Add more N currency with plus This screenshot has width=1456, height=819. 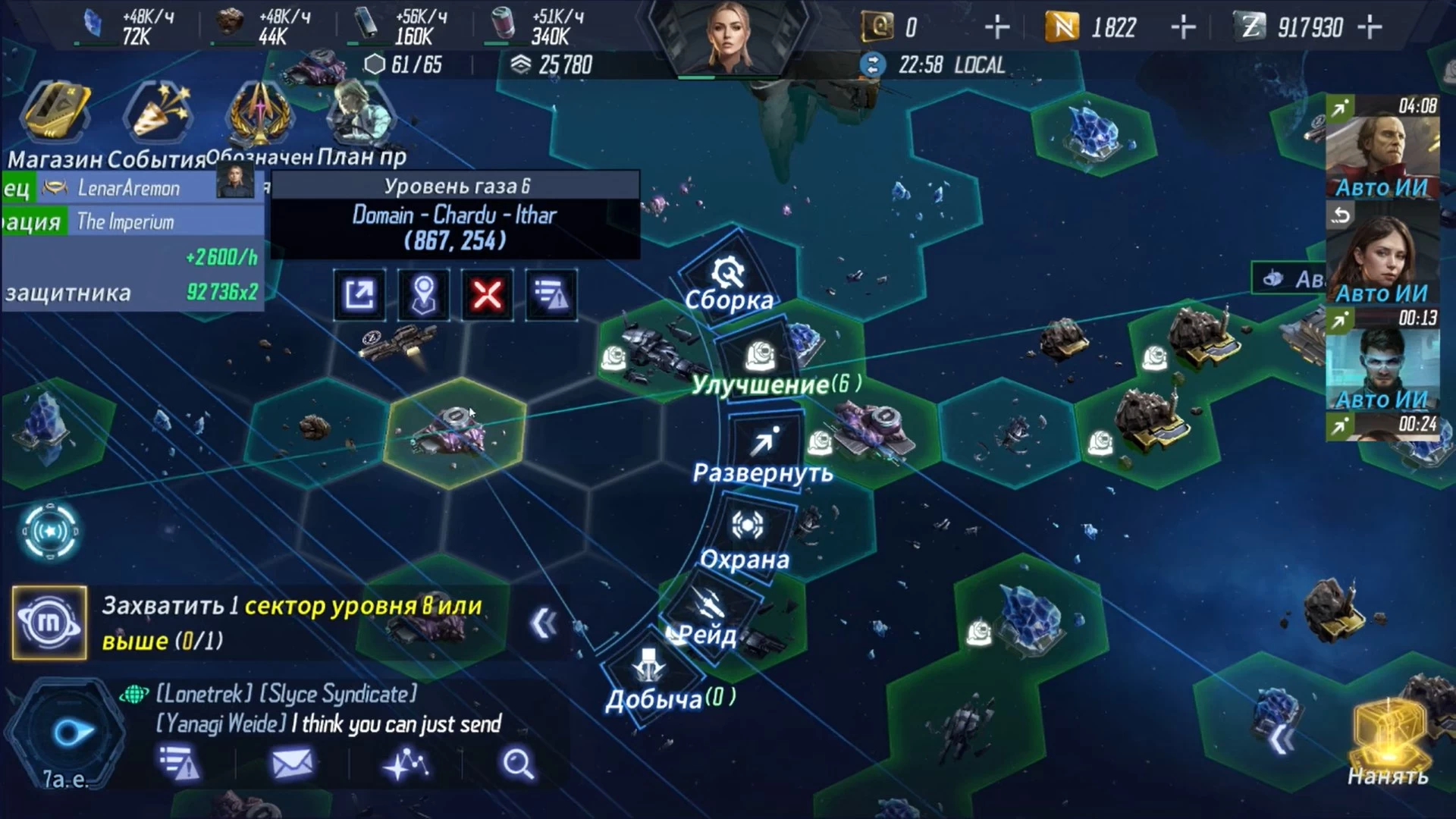(1183, 28)
